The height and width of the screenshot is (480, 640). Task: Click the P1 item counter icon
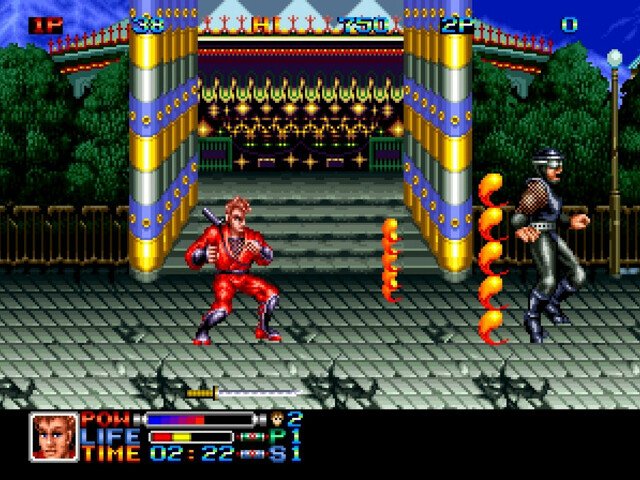pyautogui.click(x=252, y=437)
